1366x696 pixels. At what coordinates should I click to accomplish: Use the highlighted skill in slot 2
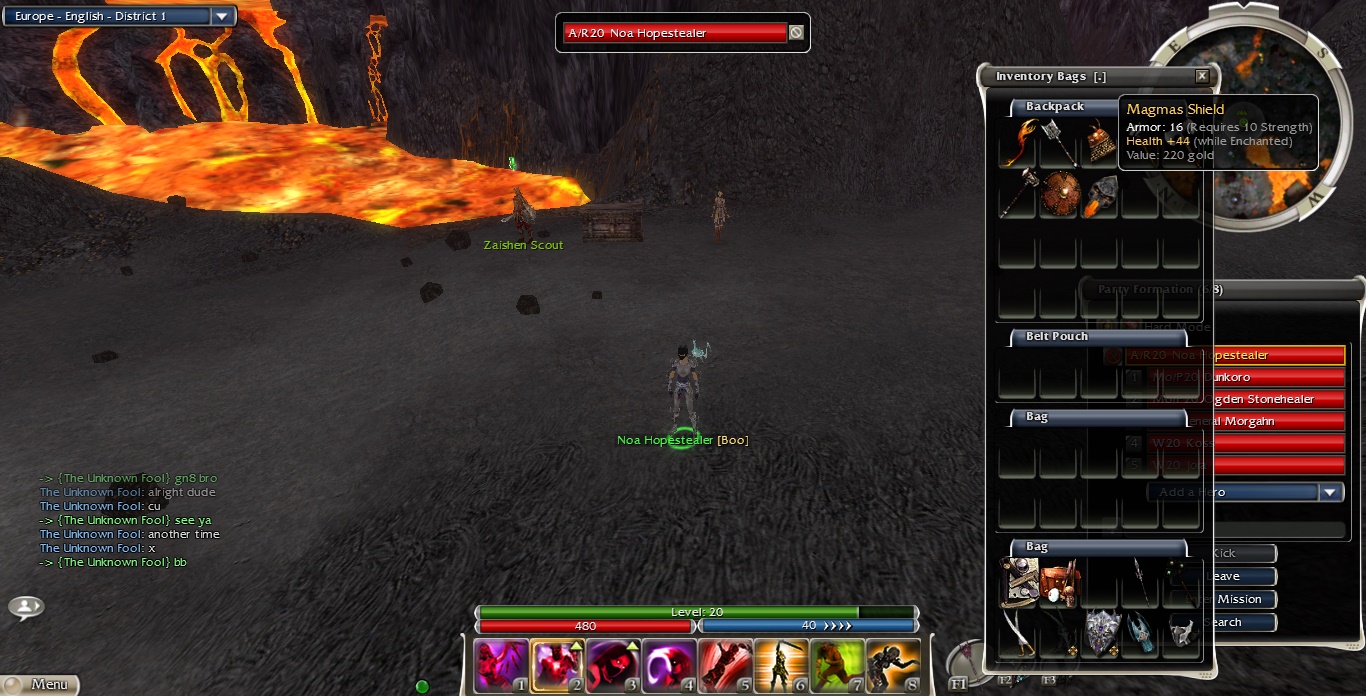pyautogui.click(x=557, y=666)
